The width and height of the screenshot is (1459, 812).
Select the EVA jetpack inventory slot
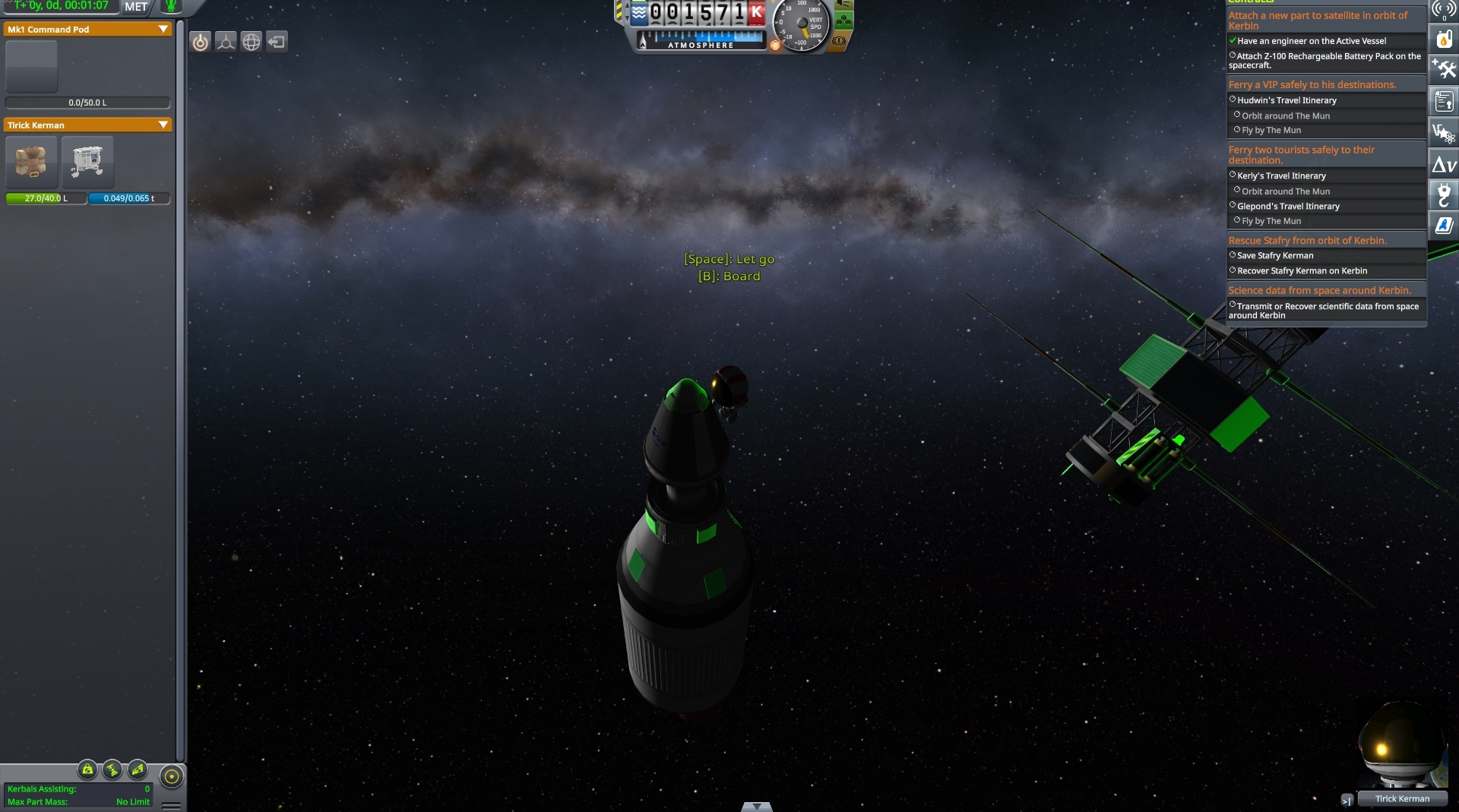click(x=88, y=162)
